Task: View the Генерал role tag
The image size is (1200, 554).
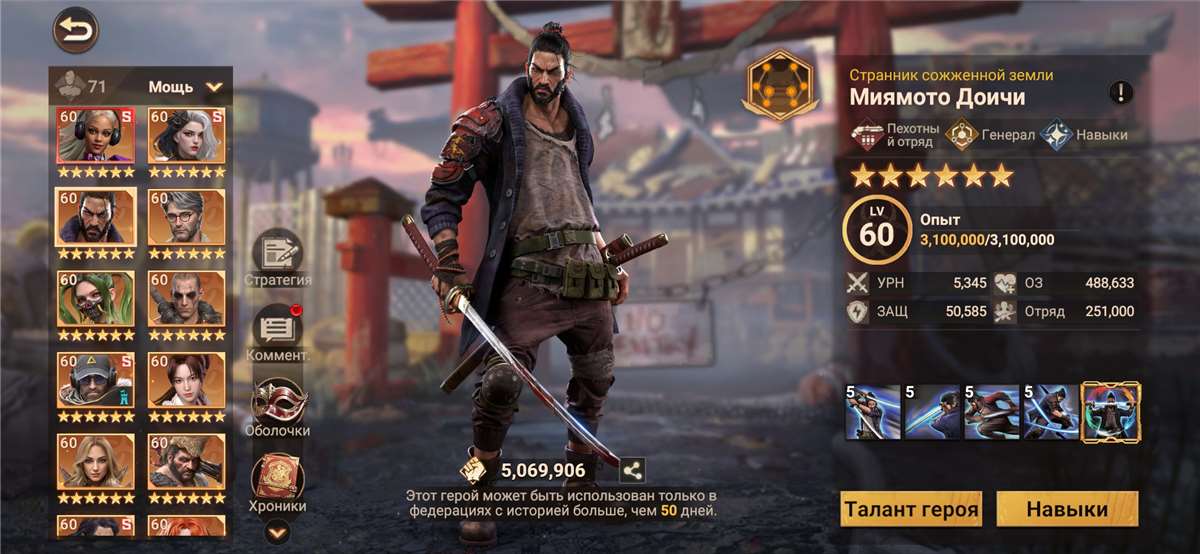Action: [x=990, y=135]
